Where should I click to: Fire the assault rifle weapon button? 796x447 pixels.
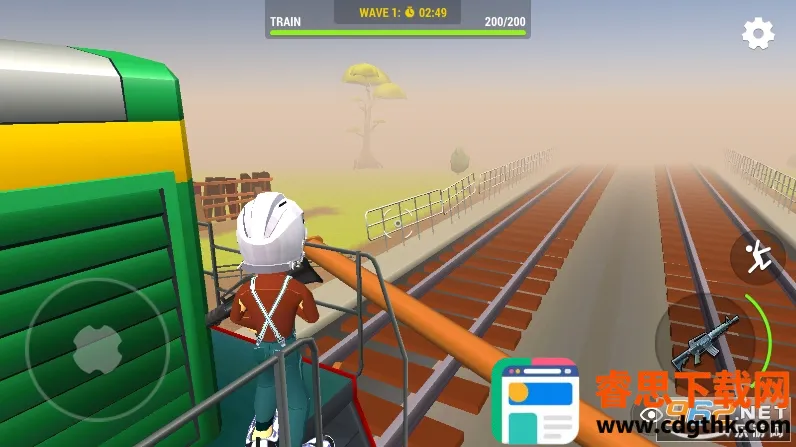[x=705, y=341]
